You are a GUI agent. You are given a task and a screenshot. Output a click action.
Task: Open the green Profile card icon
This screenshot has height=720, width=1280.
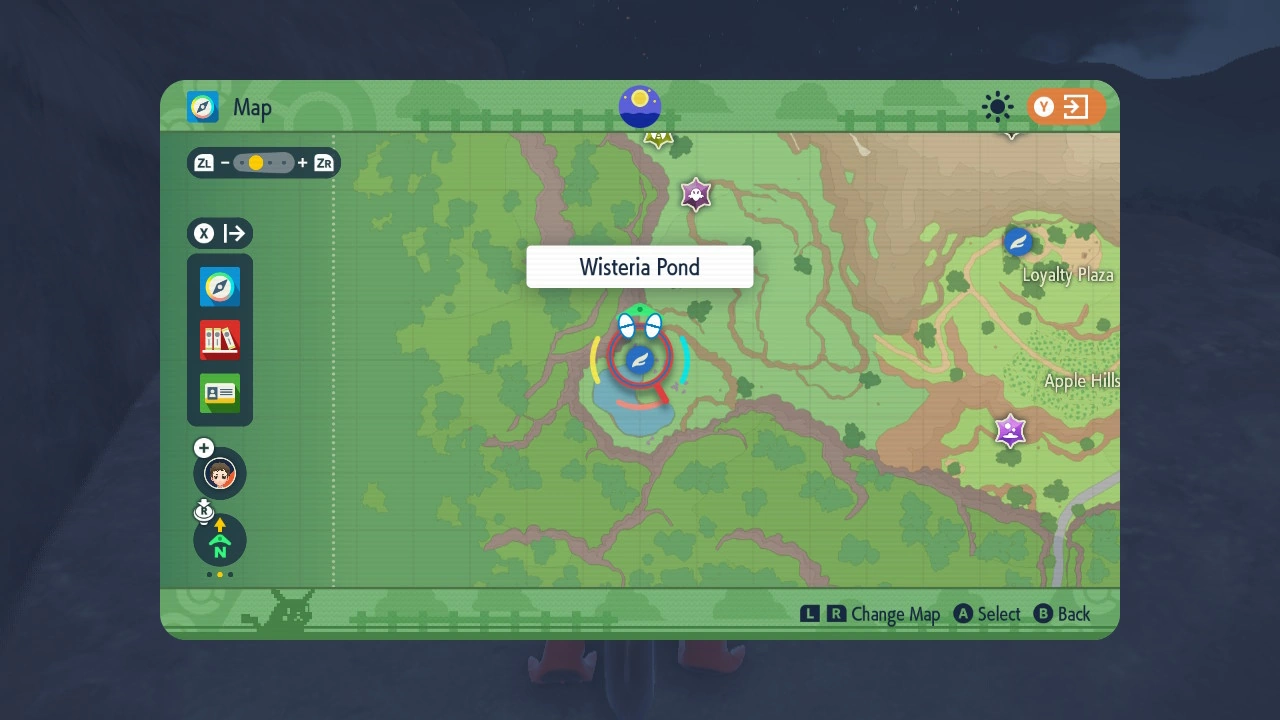click(x=219, y=394)
